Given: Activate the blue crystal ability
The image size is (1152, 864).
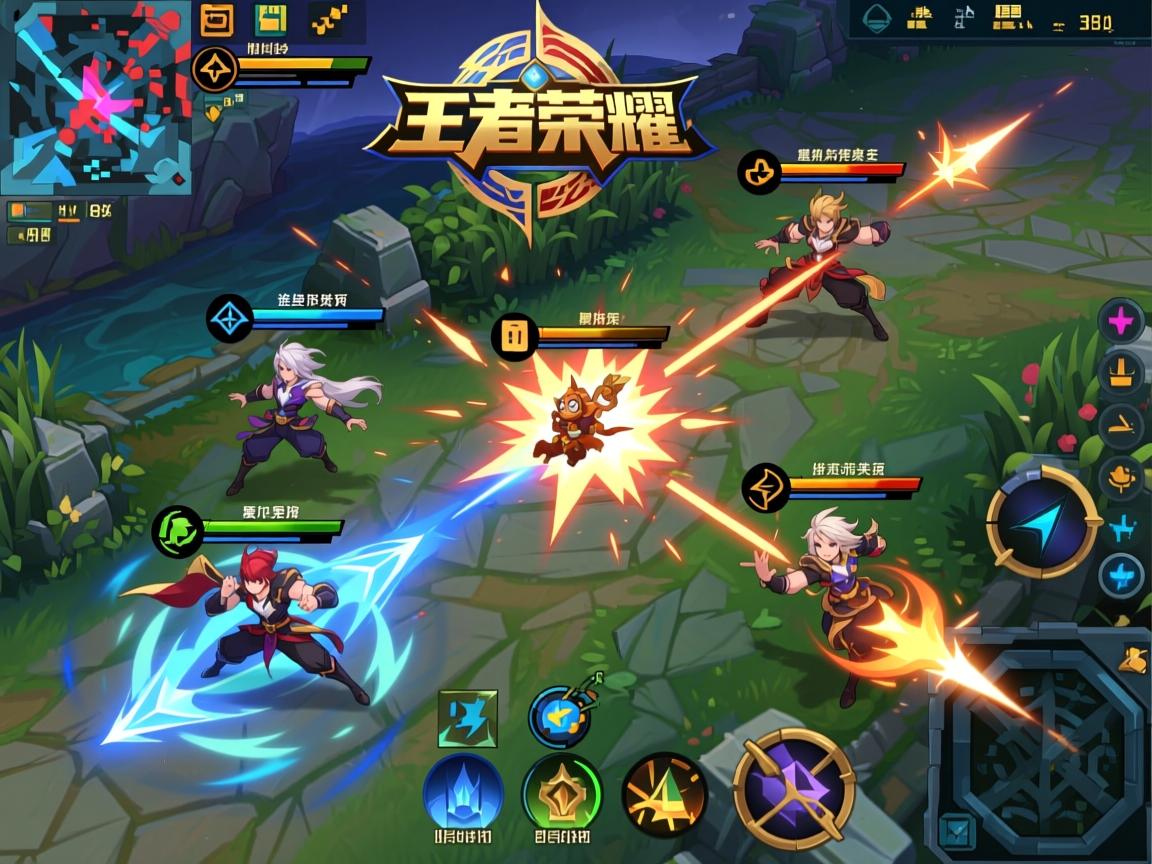Looking at the screenshot, I should [463, 792].
